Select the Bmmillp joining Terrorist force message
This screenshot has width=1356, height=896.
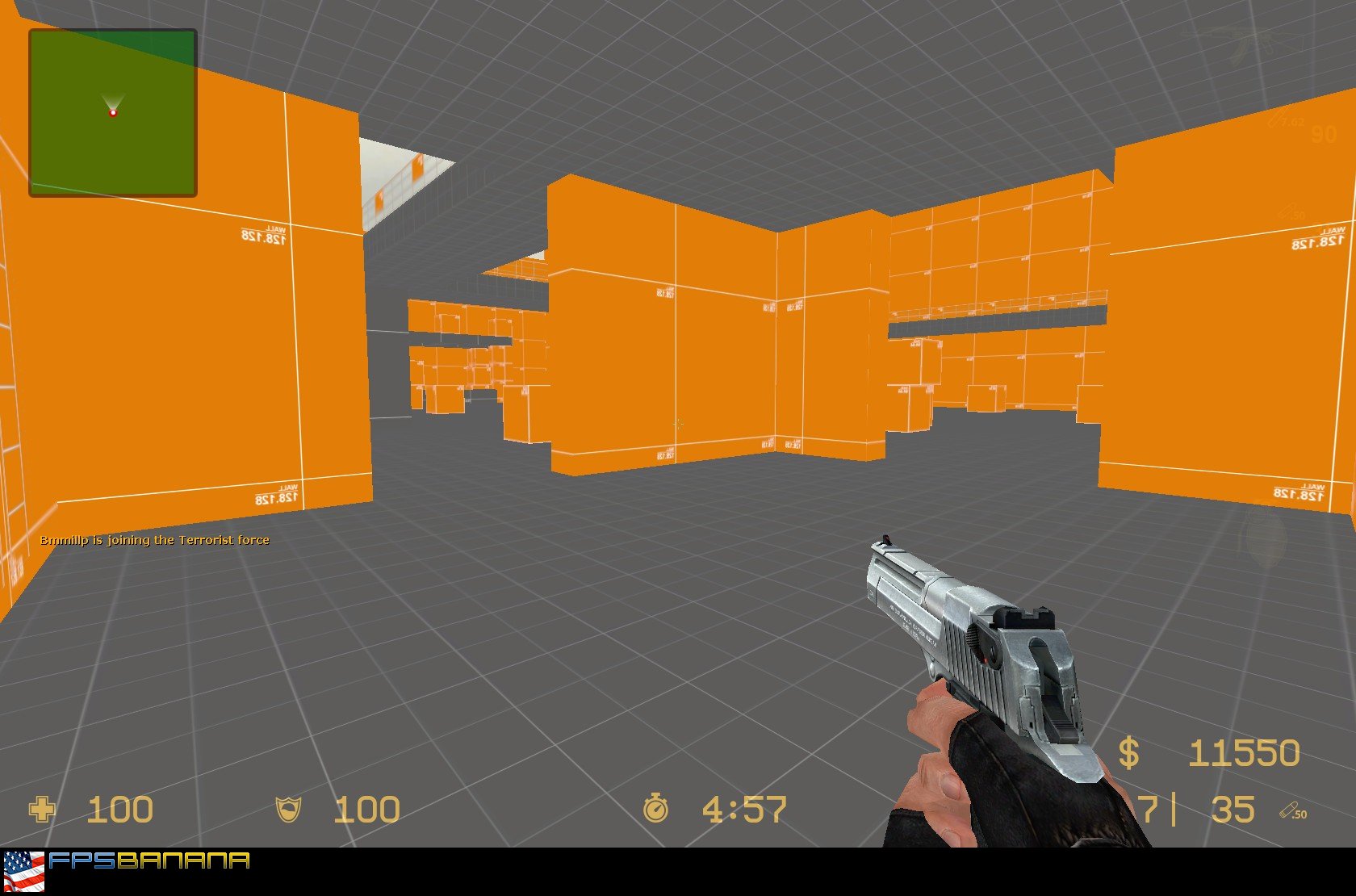point(155,539)
